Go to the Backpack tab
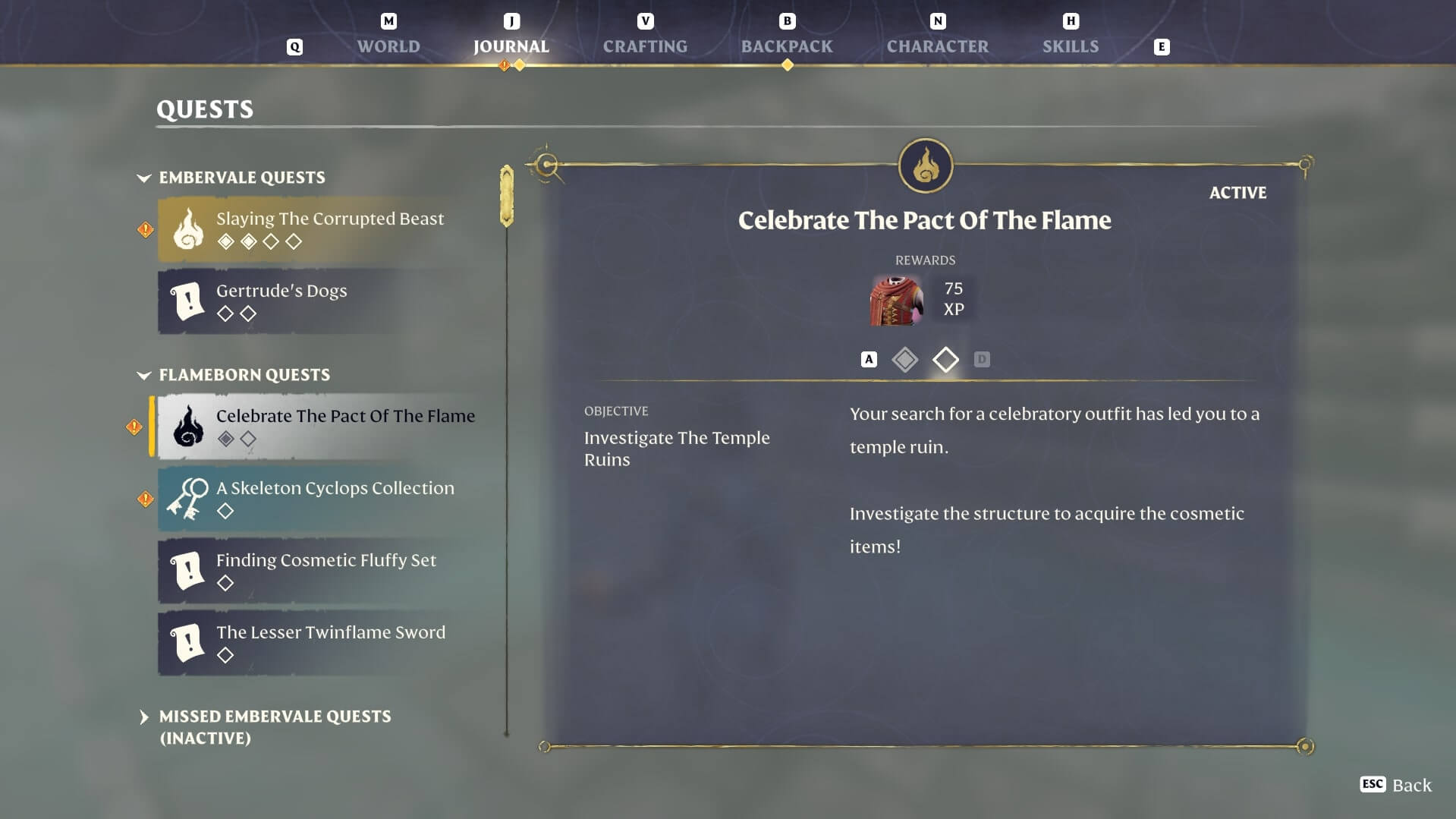The height and width of the screenshot is (819, 1456). point(787,46)
